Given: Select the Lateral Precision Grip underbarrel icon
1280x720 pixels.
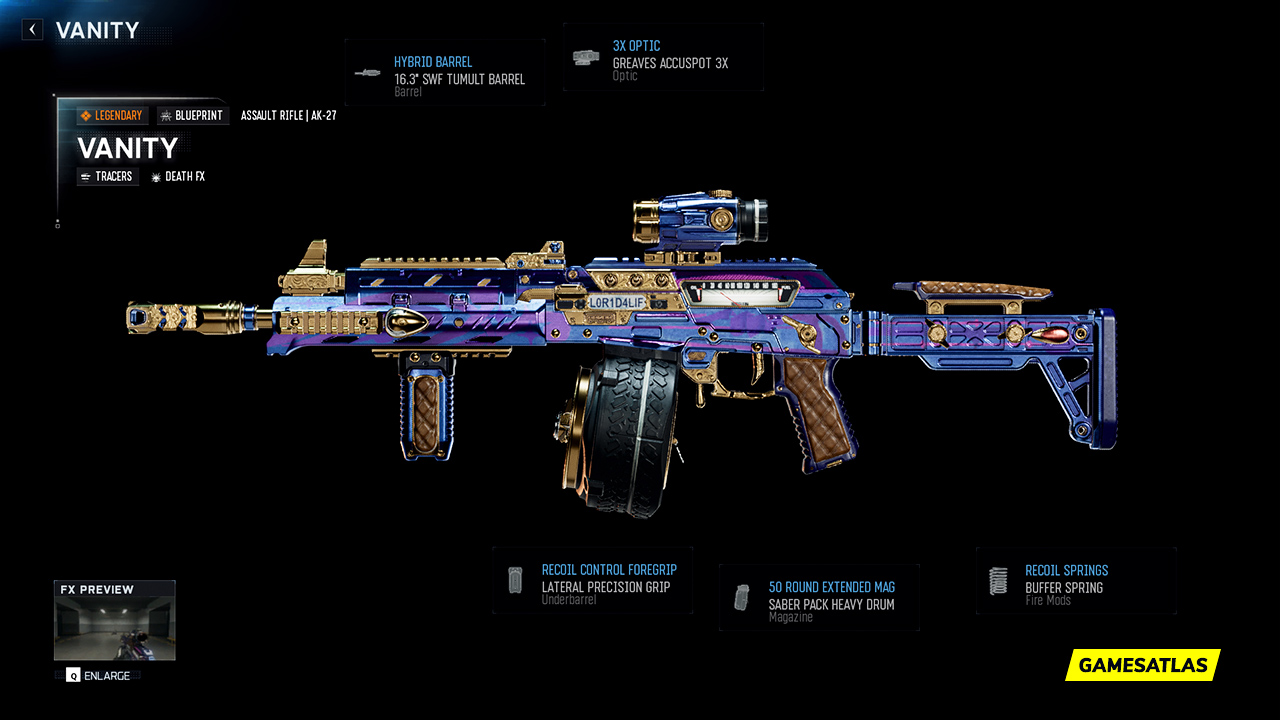Looking at the screenshot, I should pyautogui.click(x=515, y=578).
